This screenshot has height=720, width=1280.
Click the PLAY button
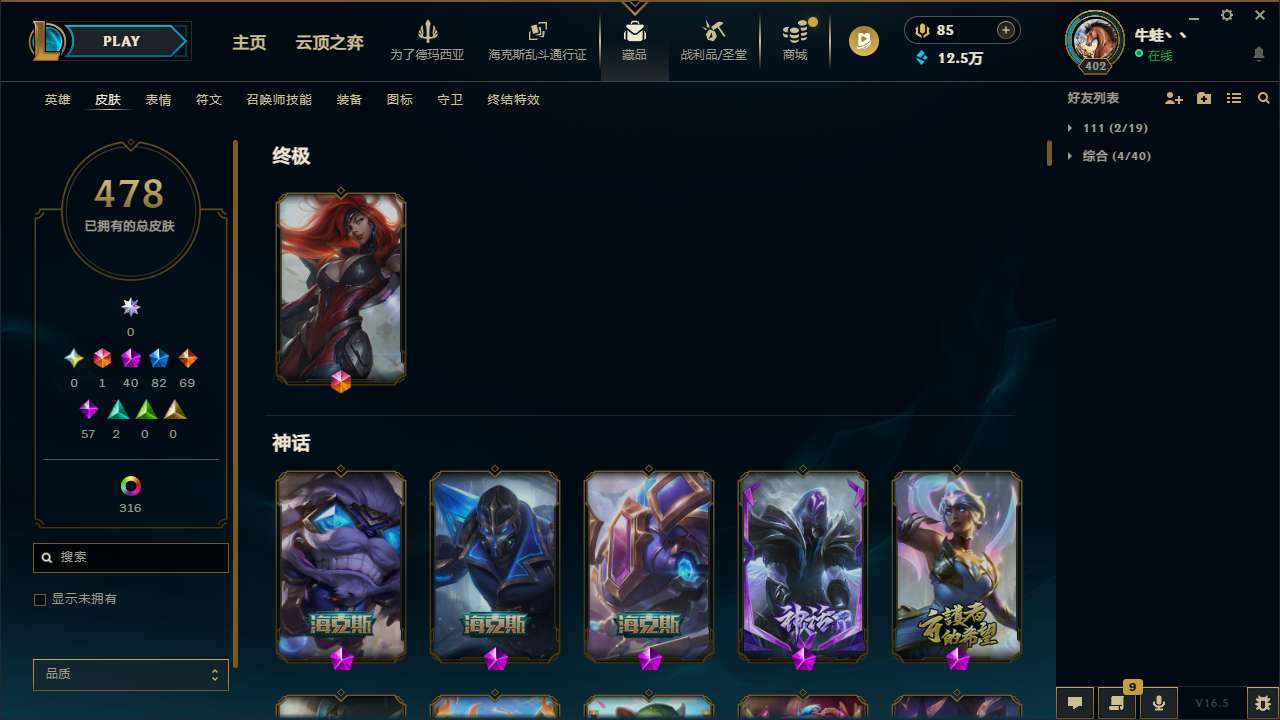point(120,41)
